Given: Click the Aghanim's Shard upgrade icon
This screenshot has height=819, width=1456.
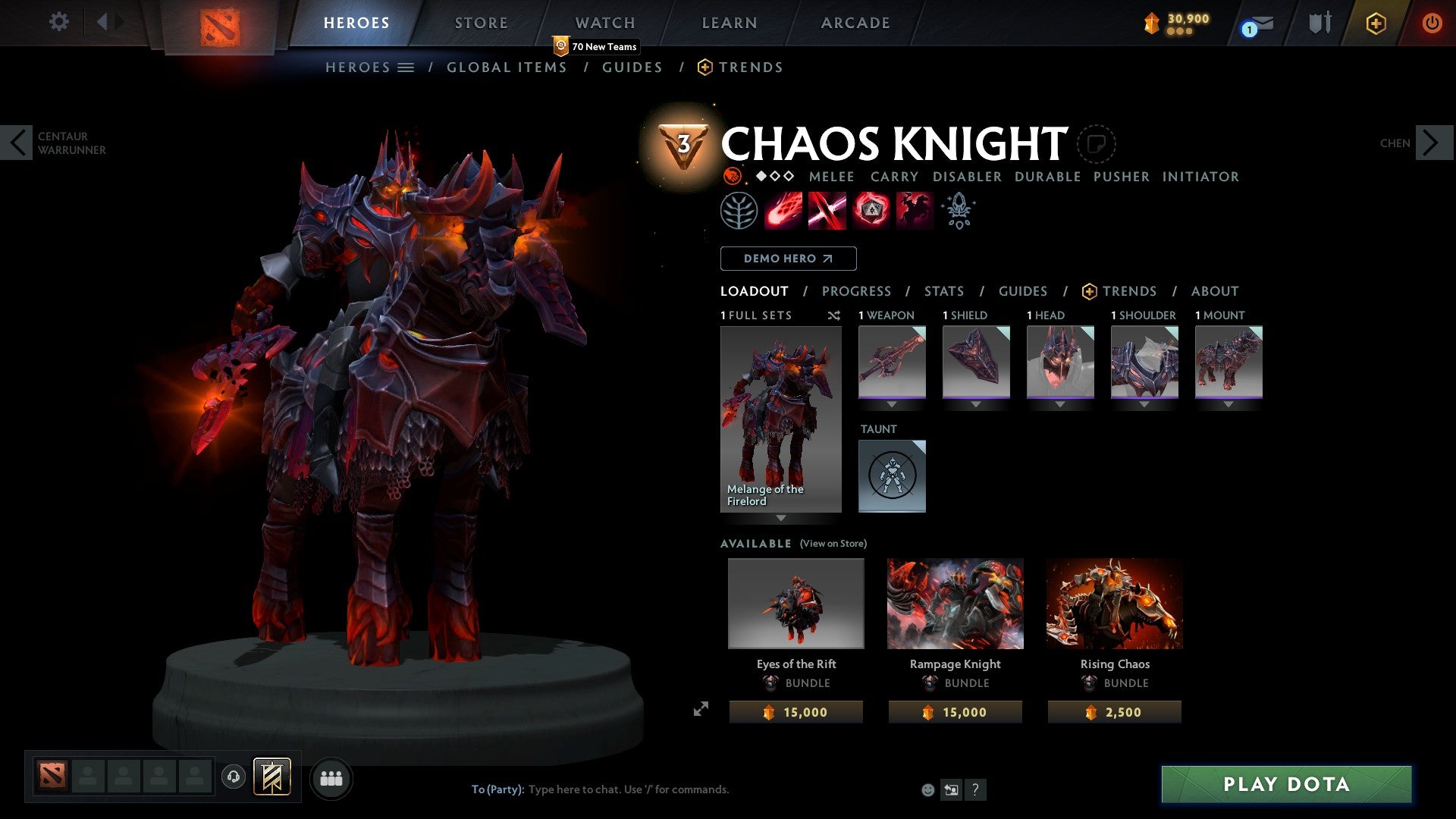Looking at the screenshot, I should coord(958,210).
